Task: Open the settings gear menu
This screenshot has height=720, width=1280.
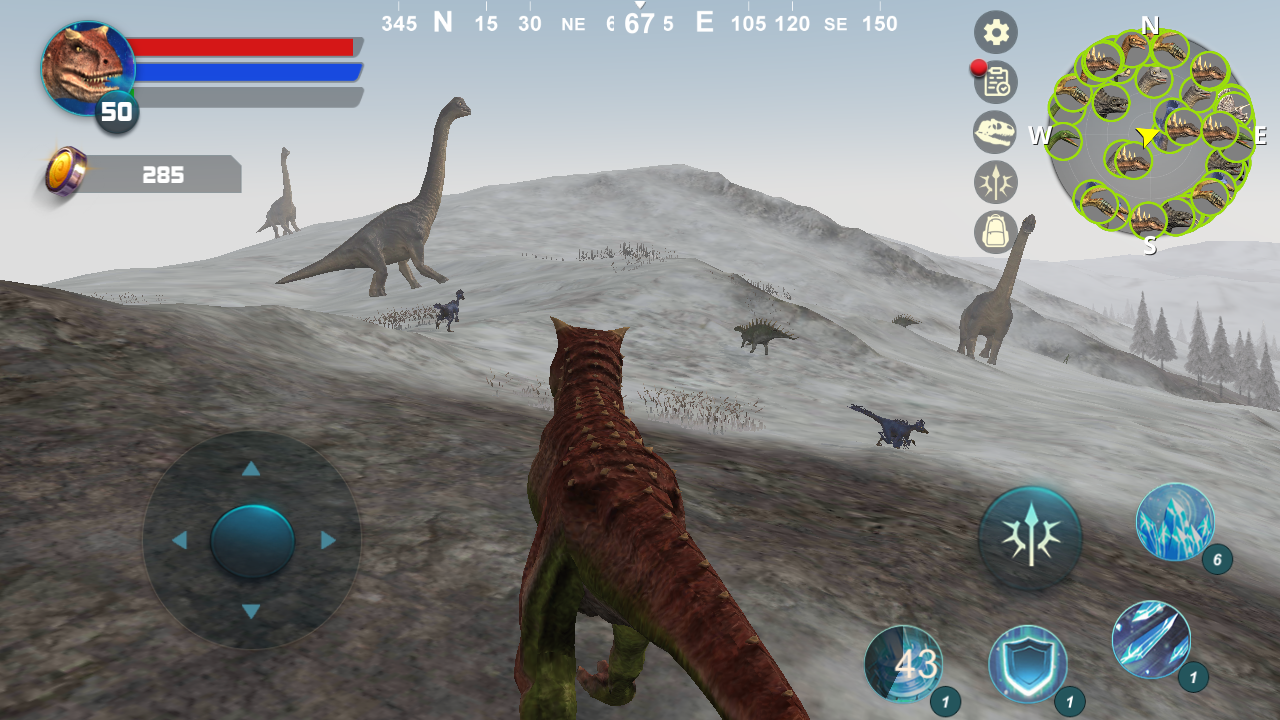Action: click(x=995, y=32)
